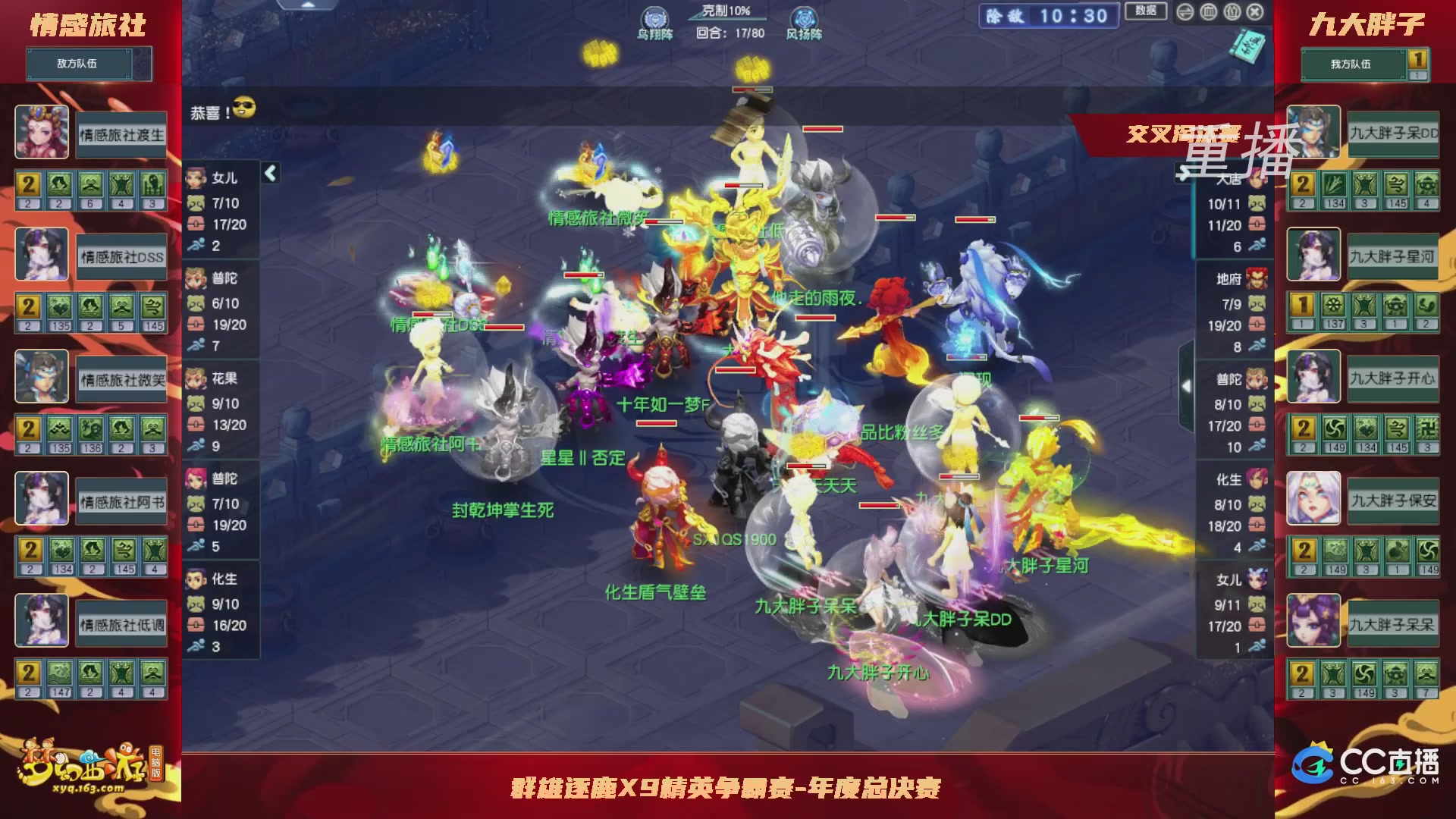The height and width of the screenshot is (819, 1456).
Task: Collapse the left unit panel with its arrow
Action: click(x=269, y=173)
